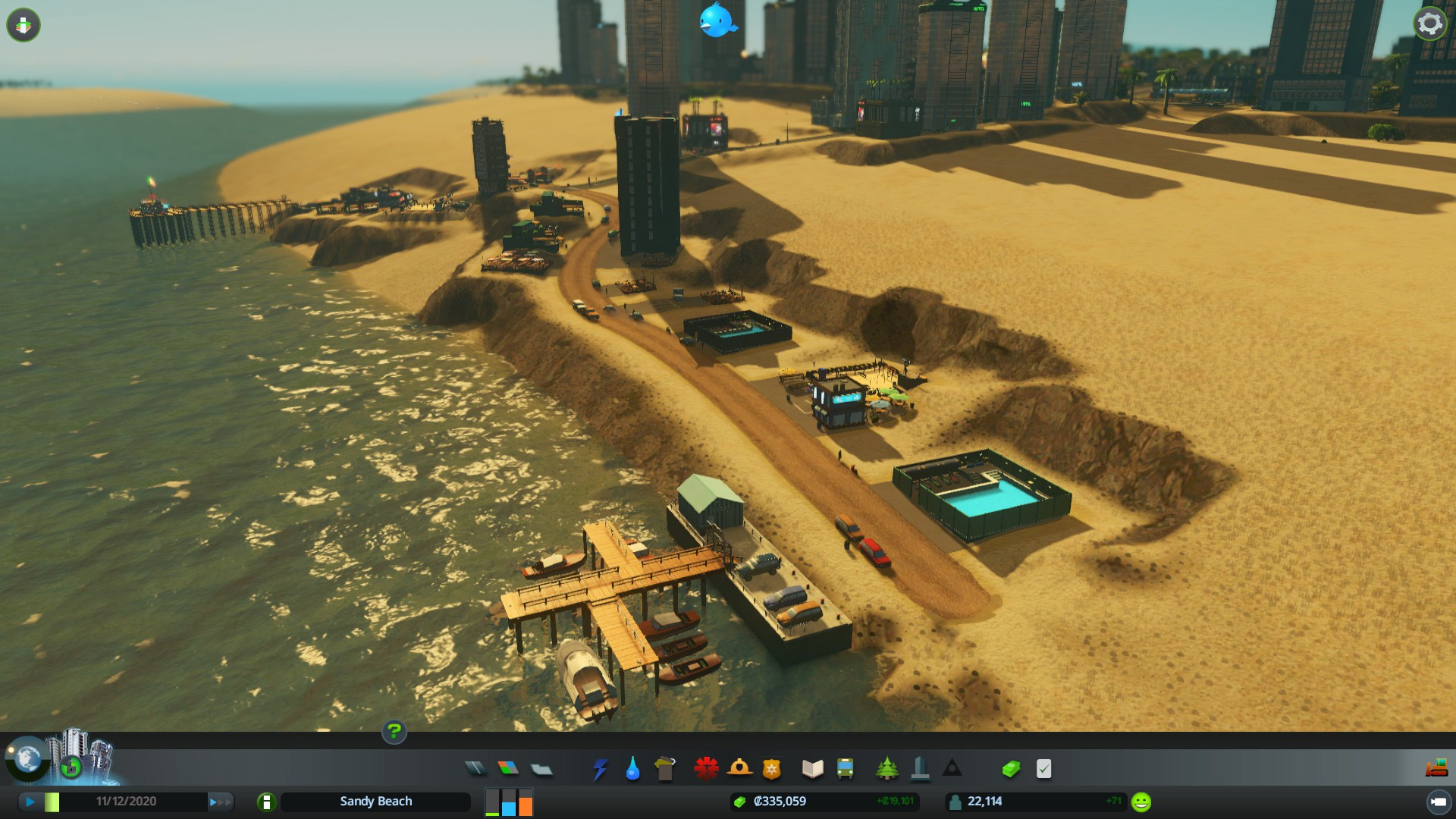The height and width of the screenshot is (819, 1456).
Task: Open the city info button beside Sandy Beach
Action: (x=266, y=802)
